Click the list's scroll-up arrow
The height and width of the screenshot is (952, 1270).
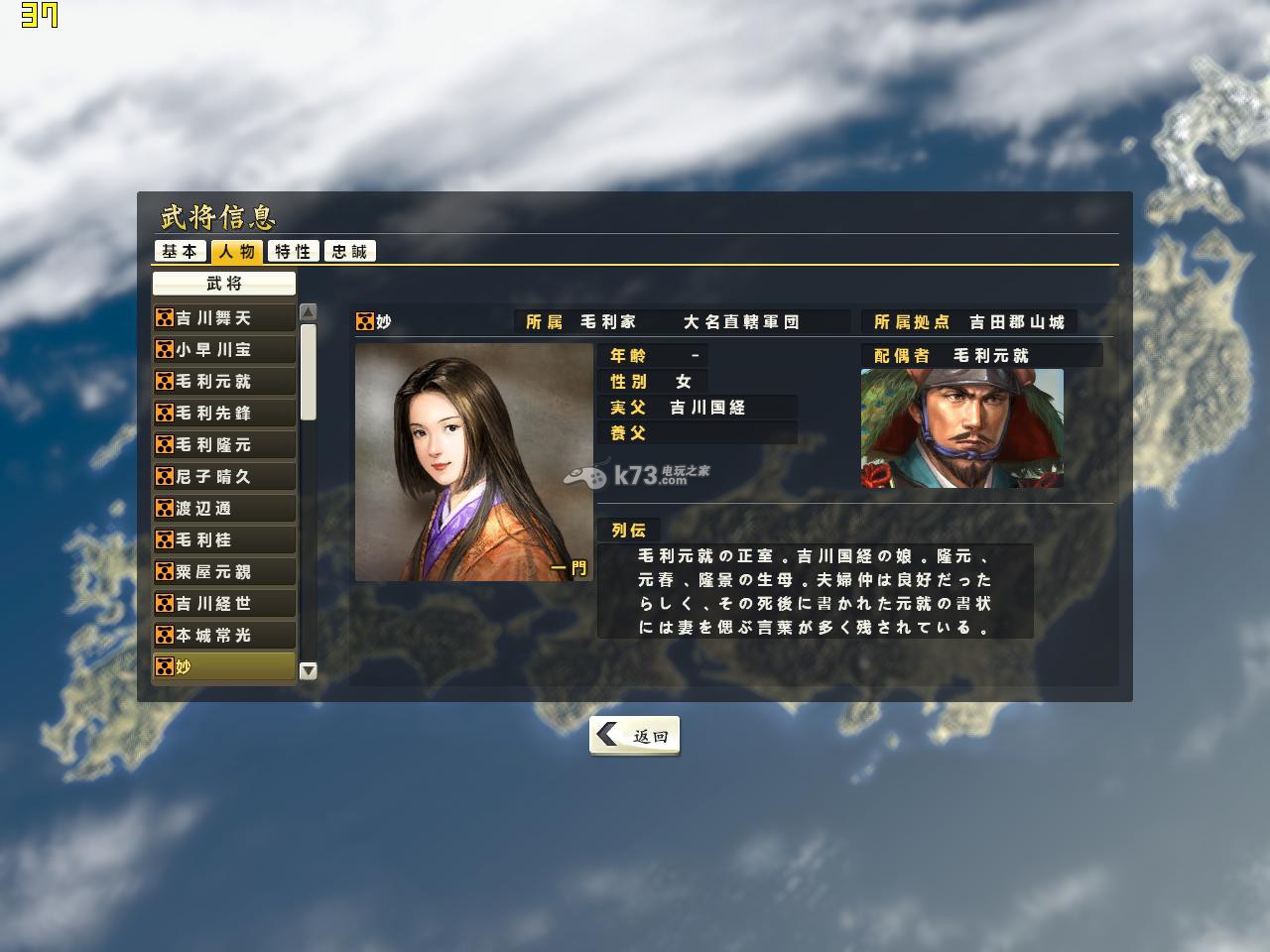coord(309,312)
